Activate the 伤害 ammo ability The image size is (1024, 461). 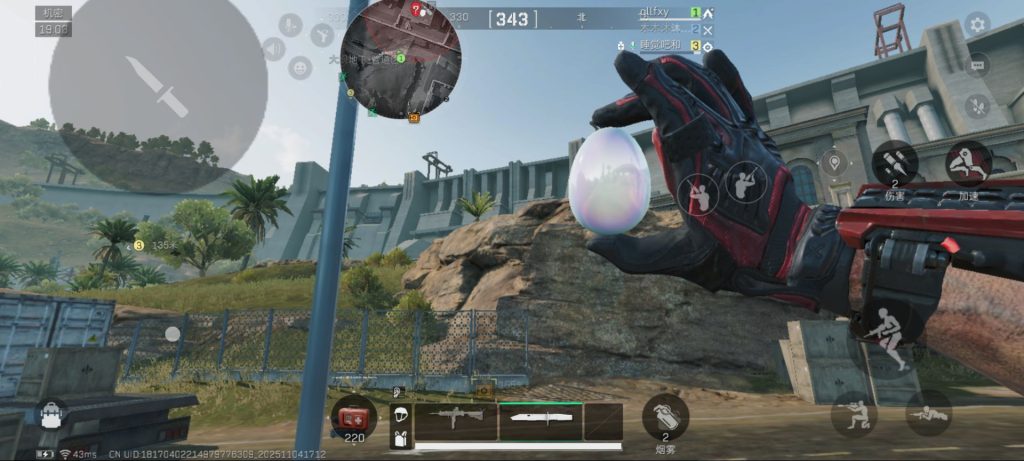point(894,163)
